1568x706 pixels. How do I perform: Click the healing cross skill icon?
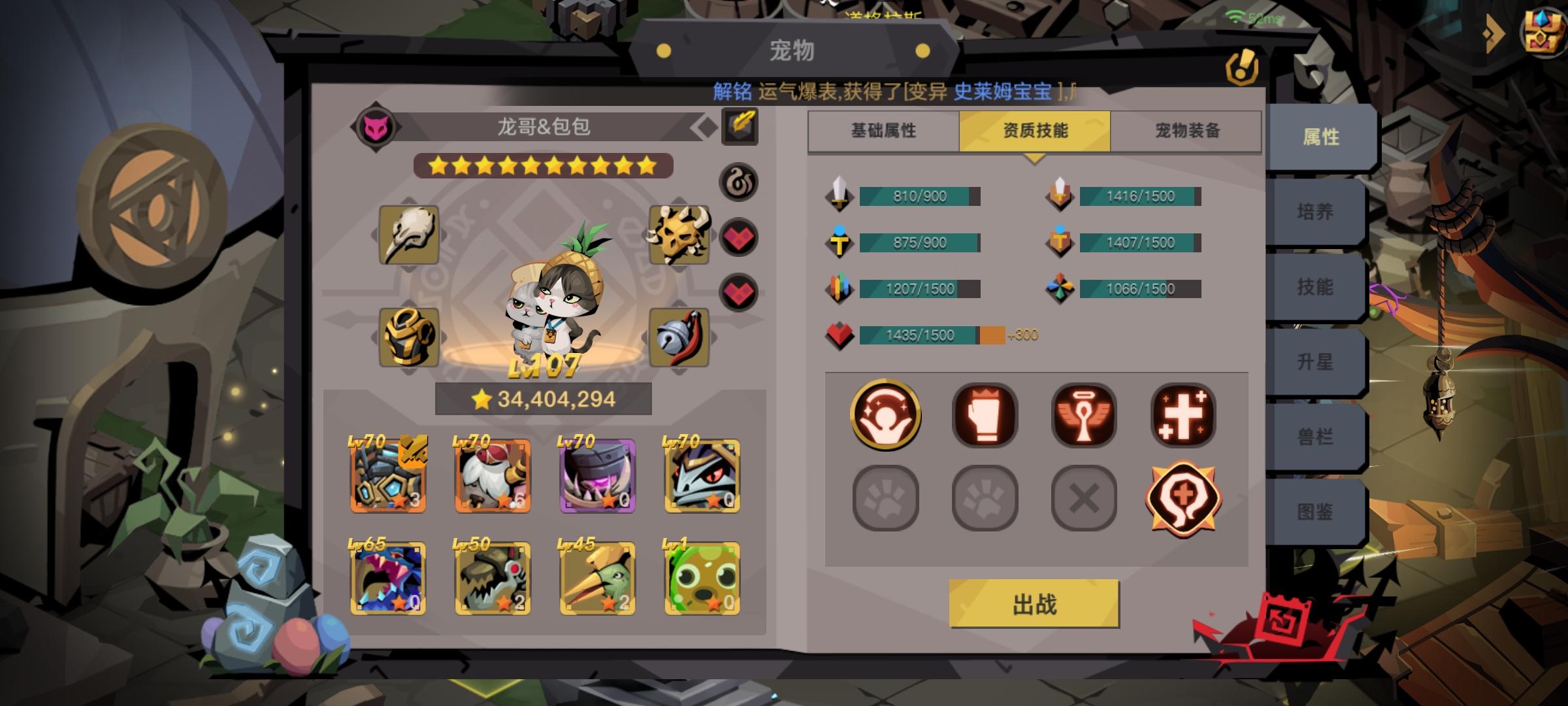click(1184, 416)
